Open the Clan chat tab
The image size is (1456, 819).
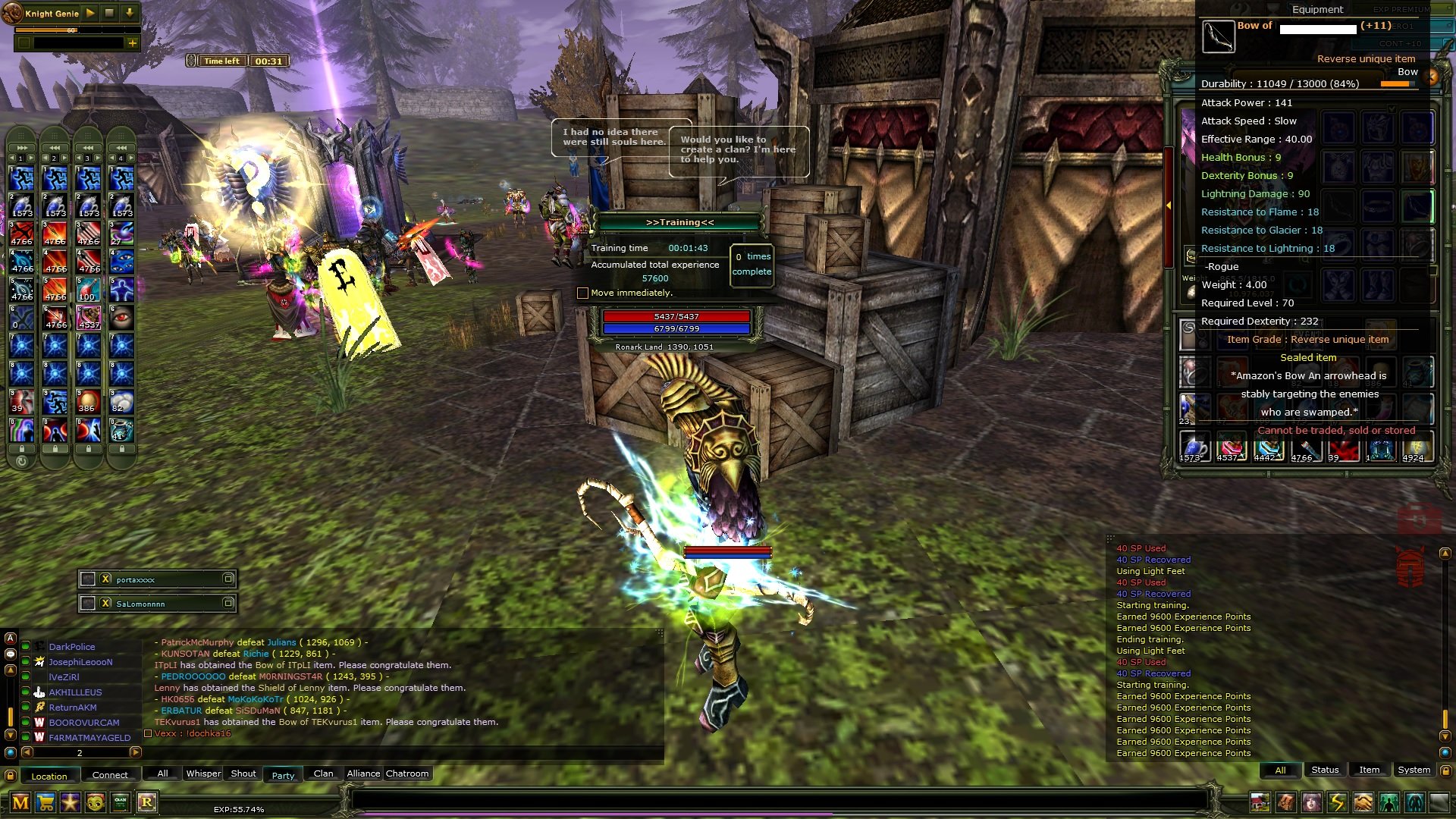tap(323, 773)
